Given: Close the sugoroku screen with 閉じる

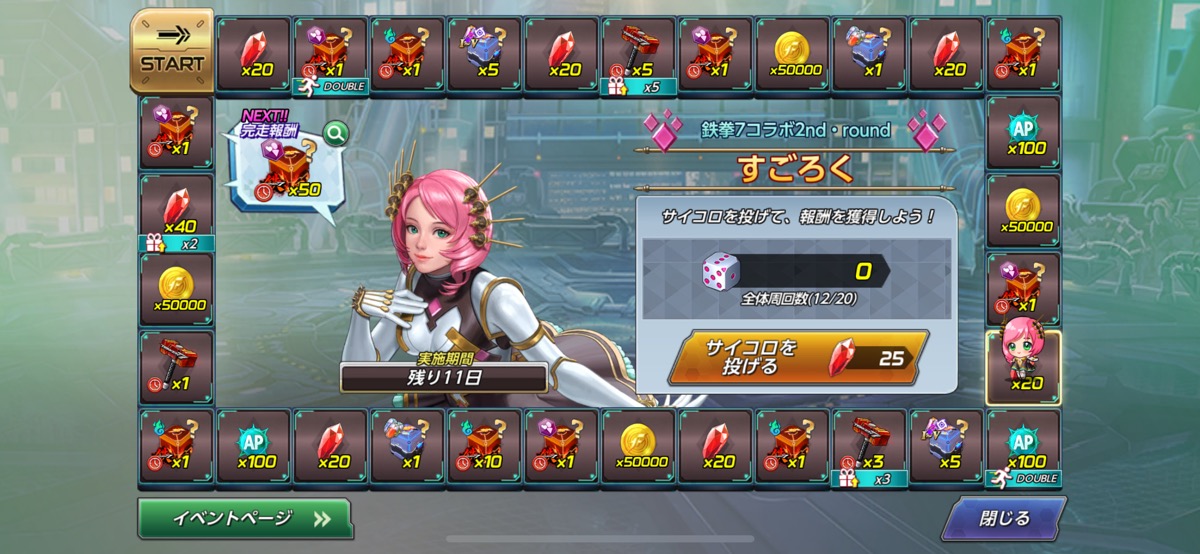Looking at the screenshot, I should point(1005,518).
